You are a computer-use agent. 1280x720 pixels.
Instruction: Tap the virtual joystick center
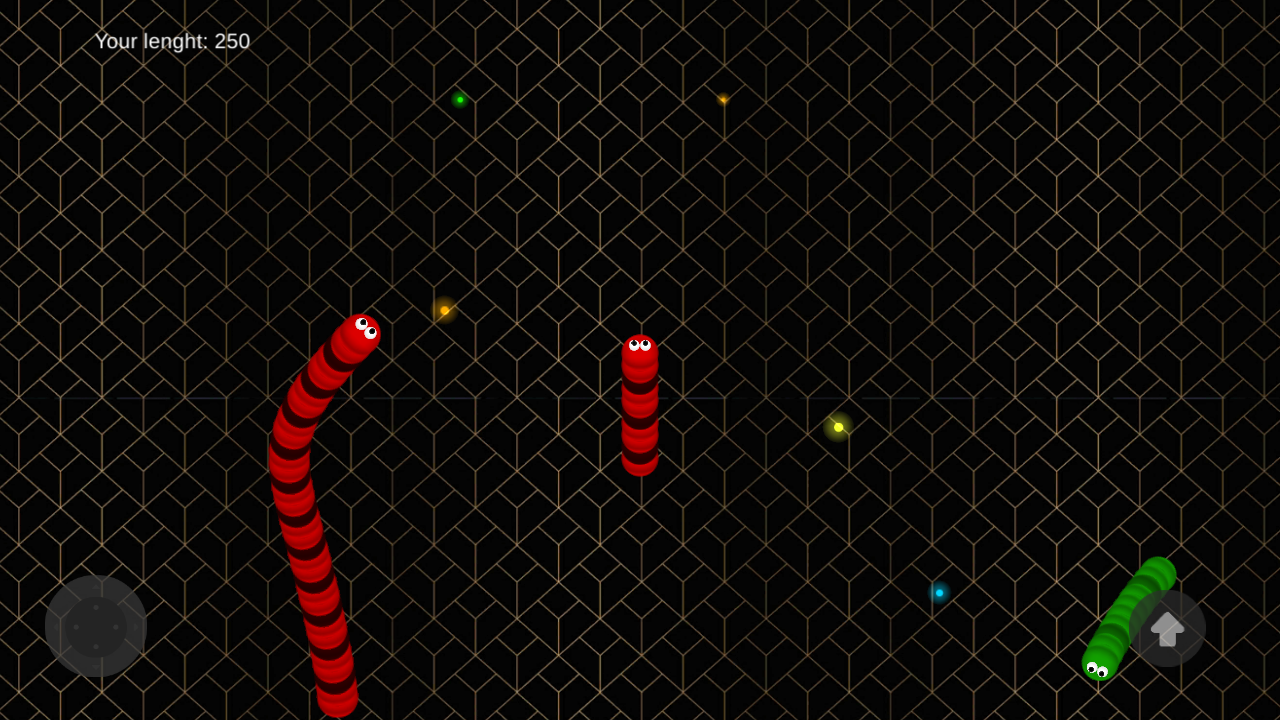click(97, 627)
